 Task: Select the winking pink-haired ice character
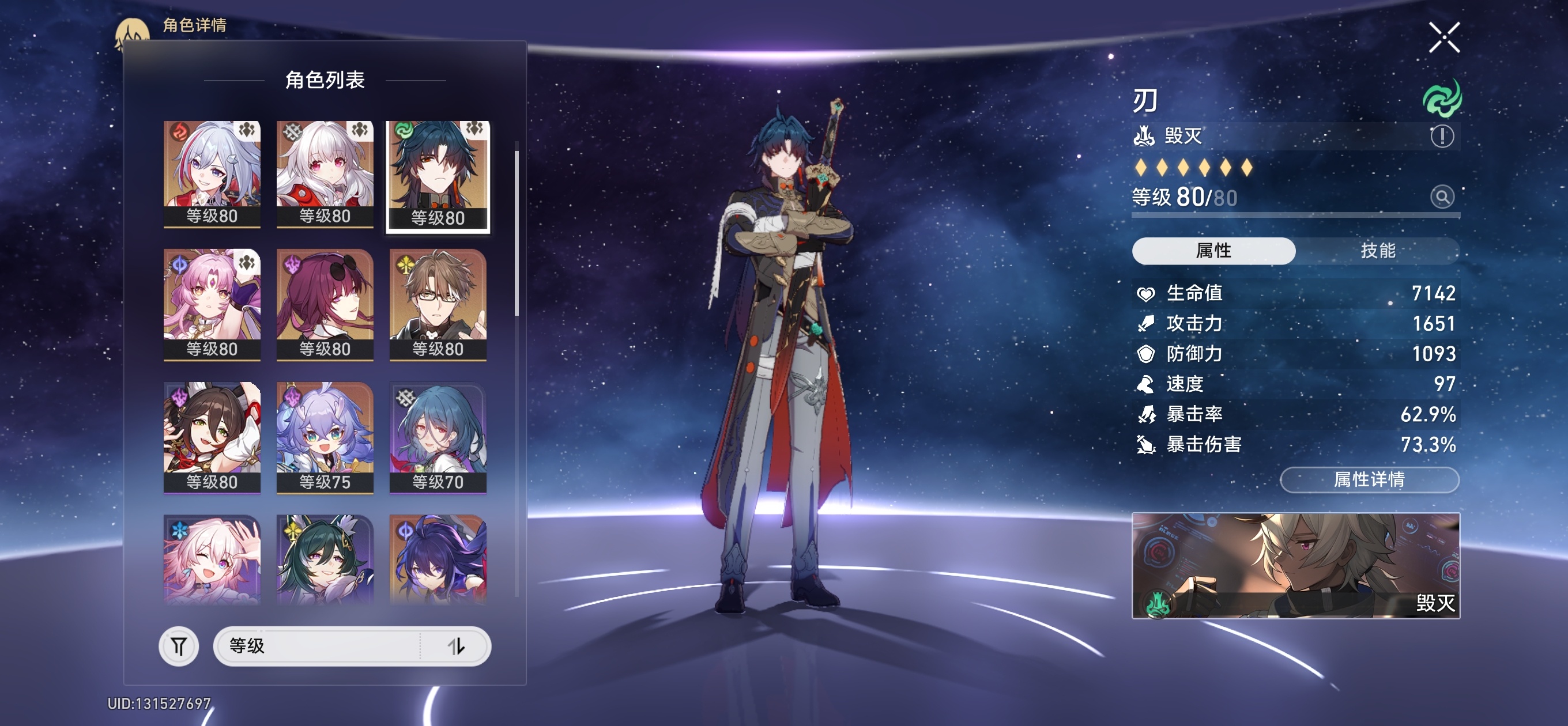coord(212,560)
